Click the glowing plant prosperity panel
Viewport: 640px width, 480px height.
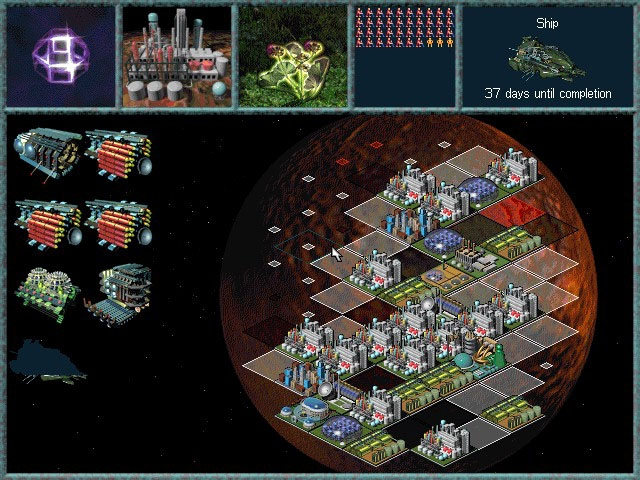291,56
